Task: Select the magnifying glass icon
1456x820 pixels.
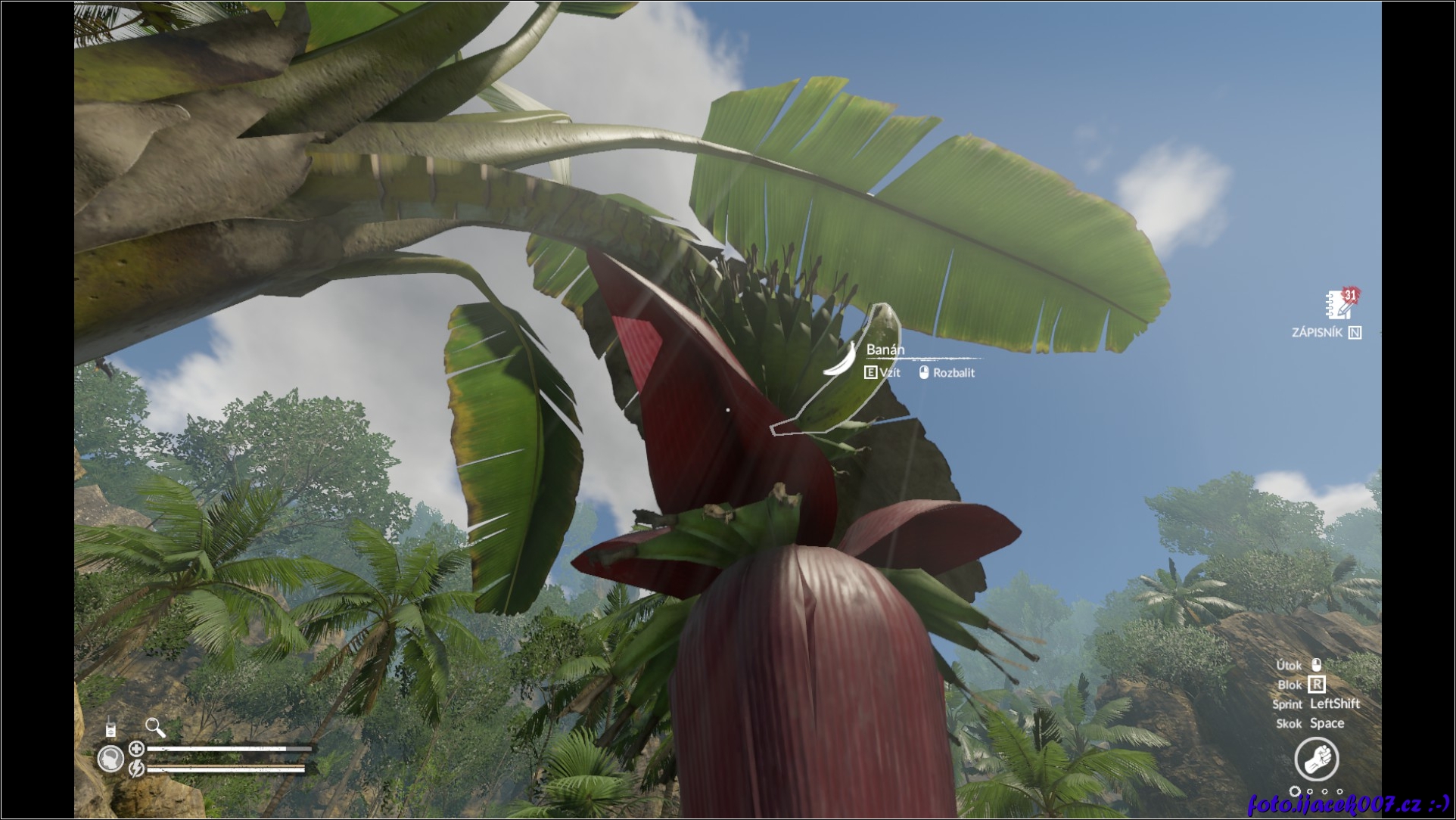Action: click(155, 728)
